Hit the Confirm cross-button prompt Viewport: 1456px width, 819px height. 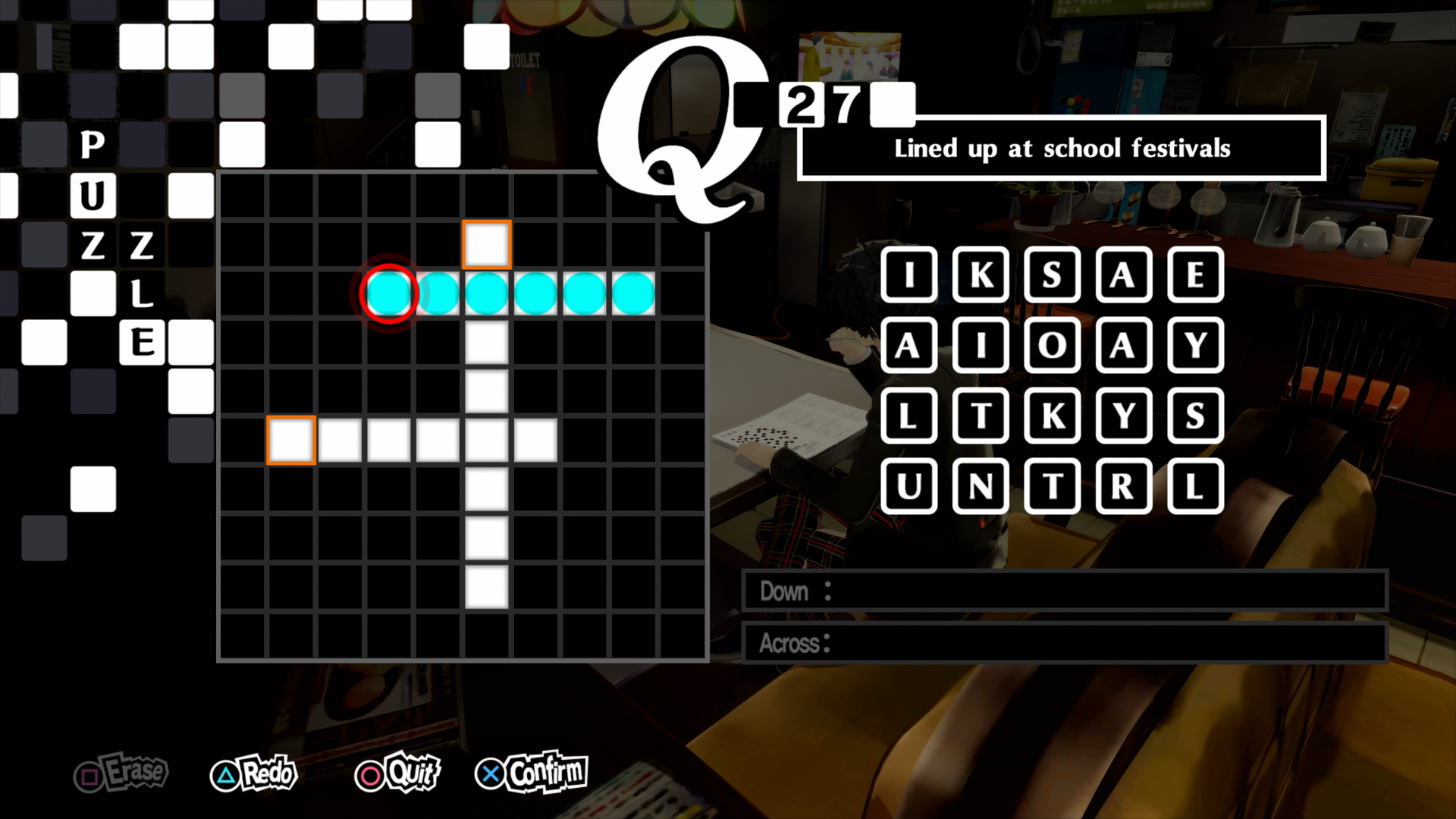[x=530, y=772]
